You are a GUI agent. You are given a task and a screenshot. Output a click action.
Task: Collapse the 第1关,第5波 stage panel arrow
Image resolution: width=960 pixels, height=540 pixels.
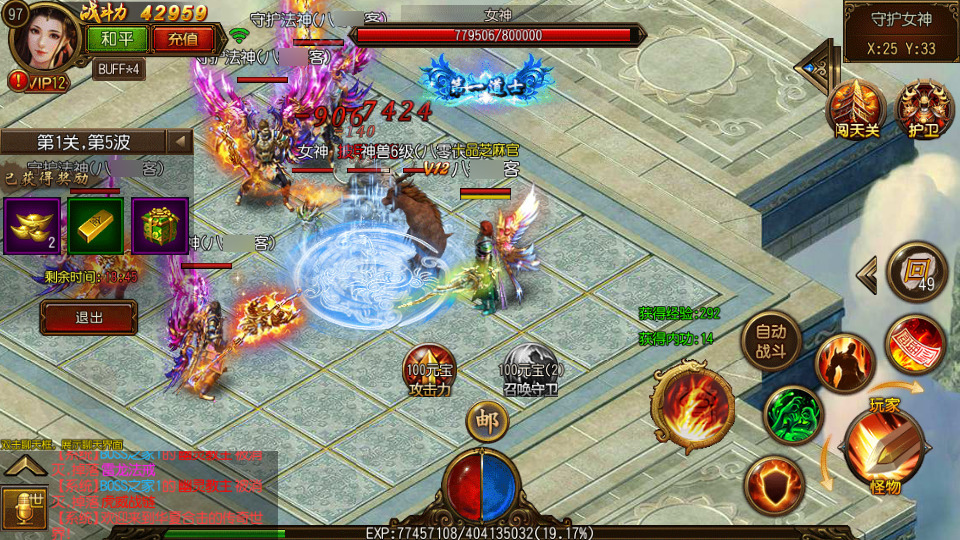(180, 142)
